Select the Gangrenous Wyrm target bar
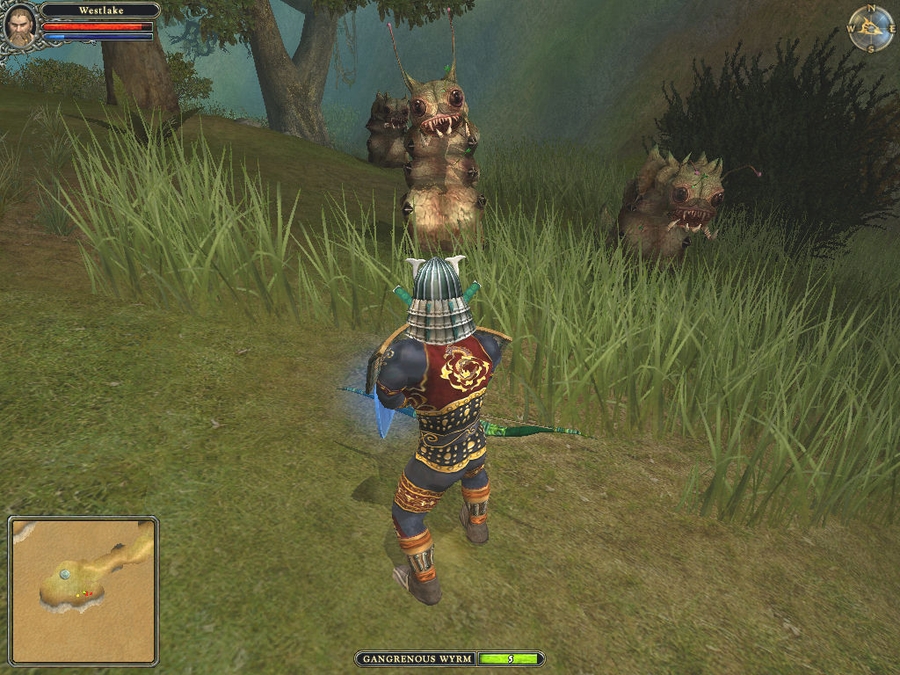The width and height of the screenshot is (900, 675). coord(449,659)
